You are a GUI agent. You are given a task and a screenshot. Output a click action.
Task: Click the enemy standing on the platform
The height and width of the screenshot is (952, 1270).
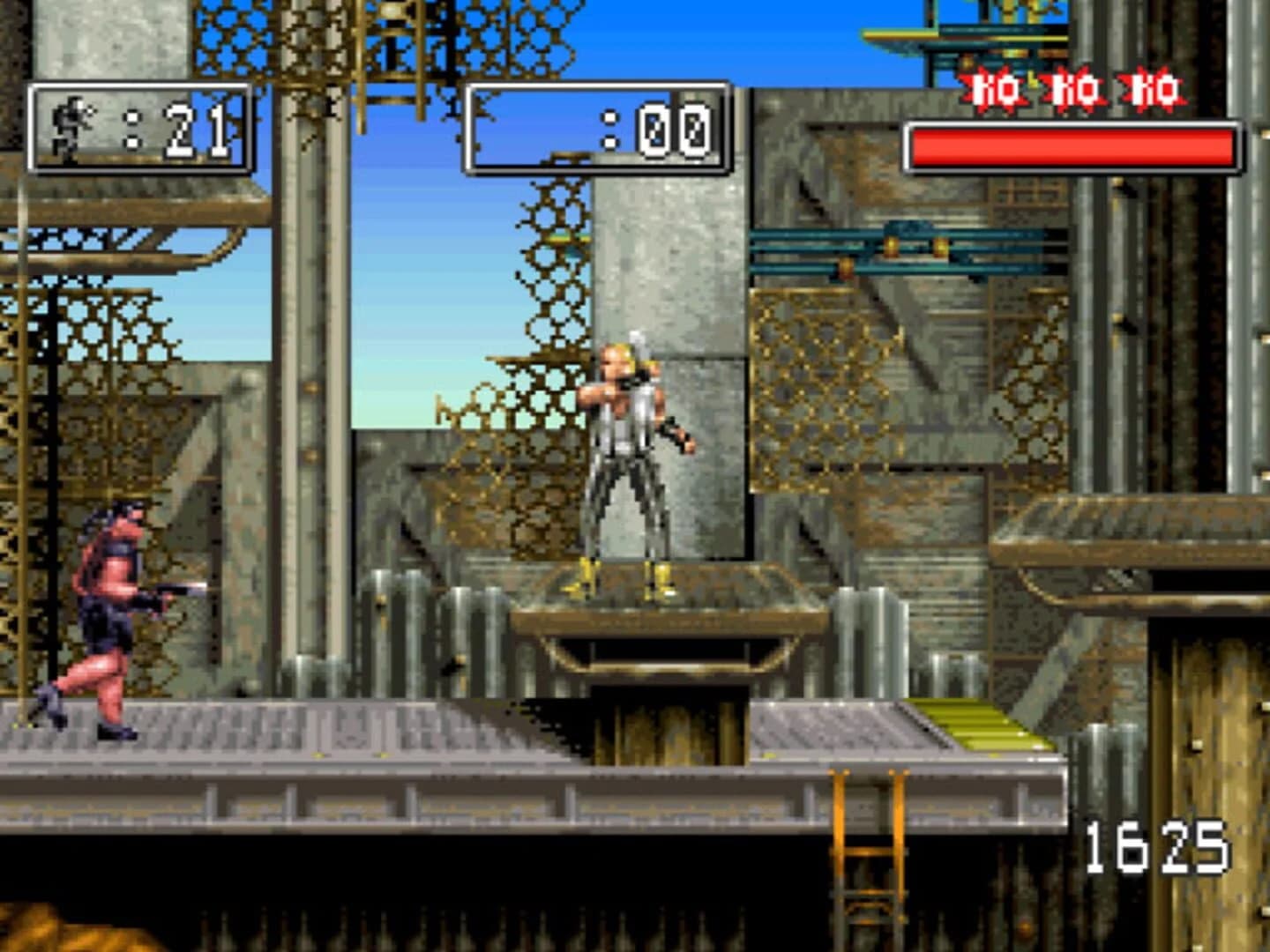[626, 450]
